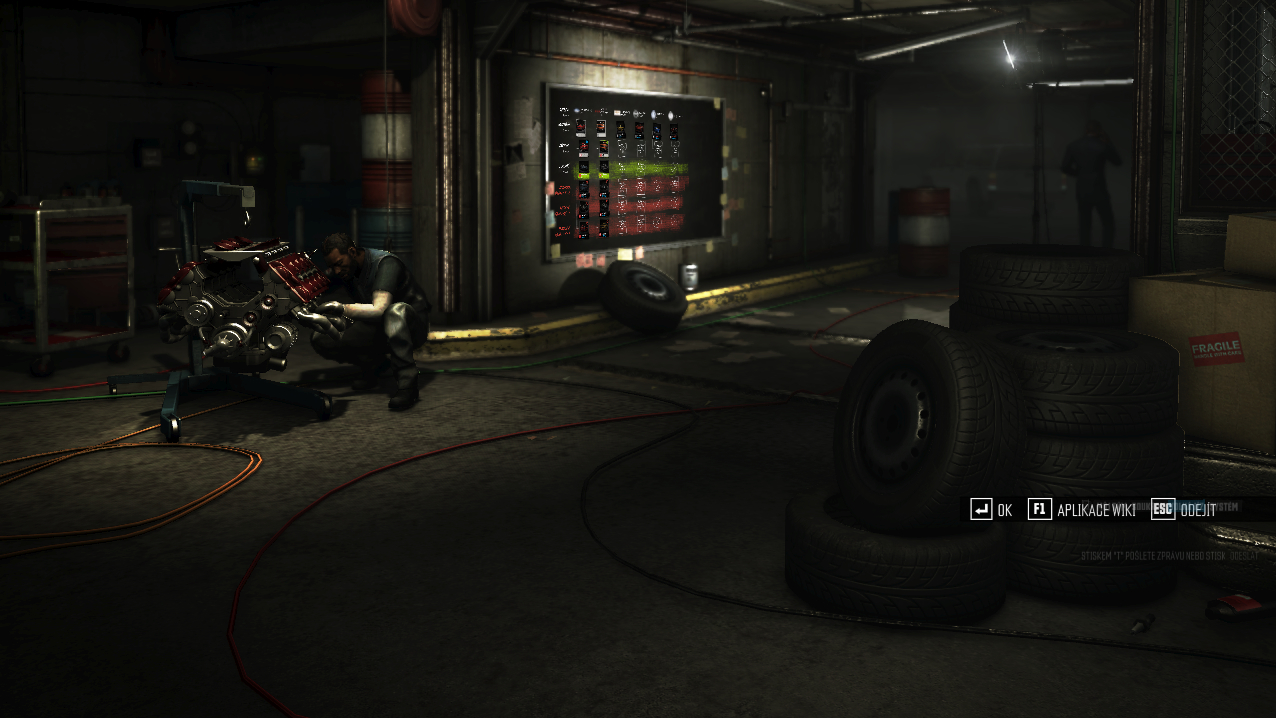The image size is (1276, 718).
Task: Confirm with the OK button
Action: coord(991,510)
